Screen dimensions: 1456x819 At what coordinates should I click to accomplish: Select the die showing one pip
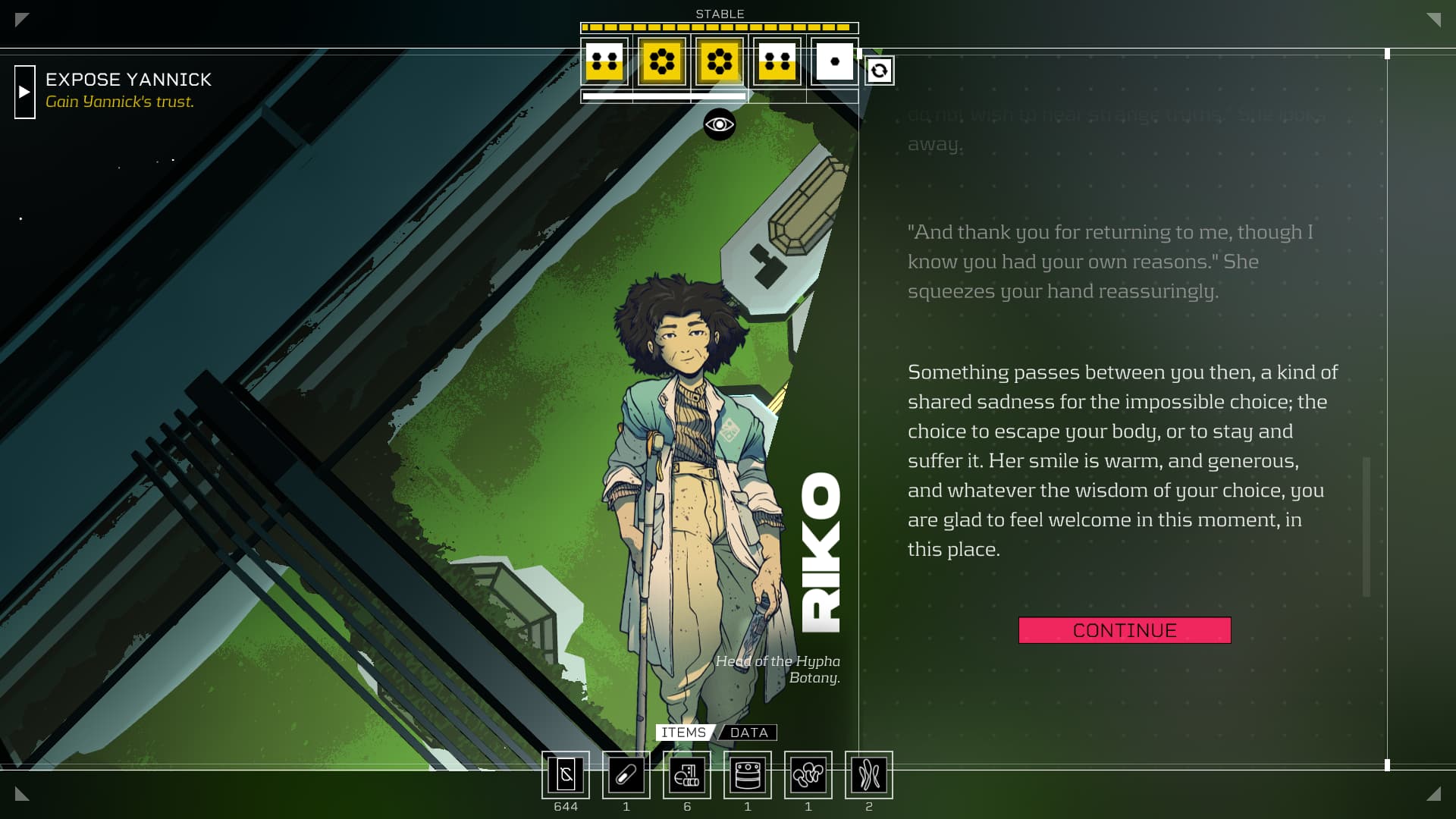point(834,61)
